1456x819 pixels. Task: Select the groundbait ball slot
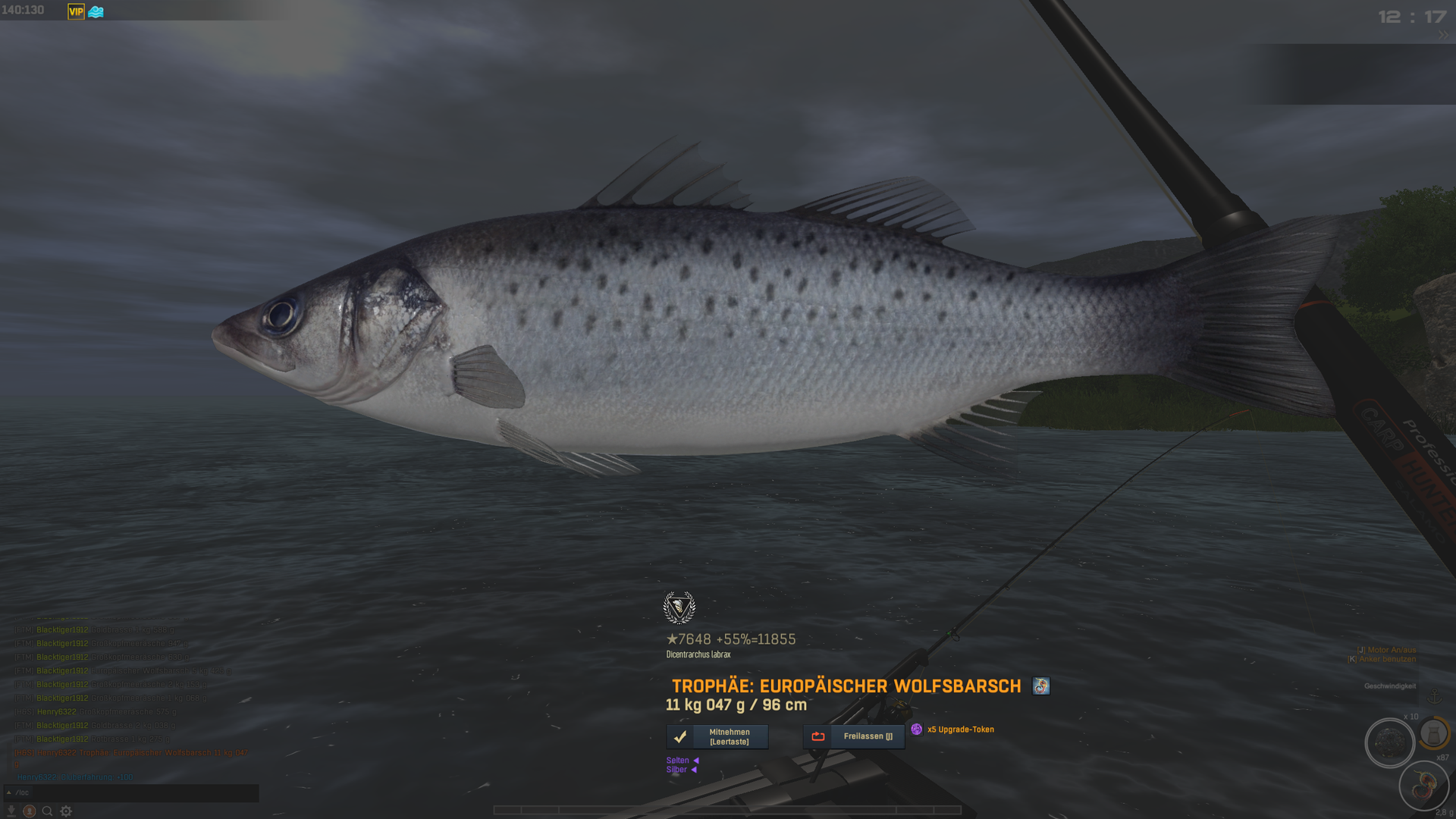coord(1389,742)
